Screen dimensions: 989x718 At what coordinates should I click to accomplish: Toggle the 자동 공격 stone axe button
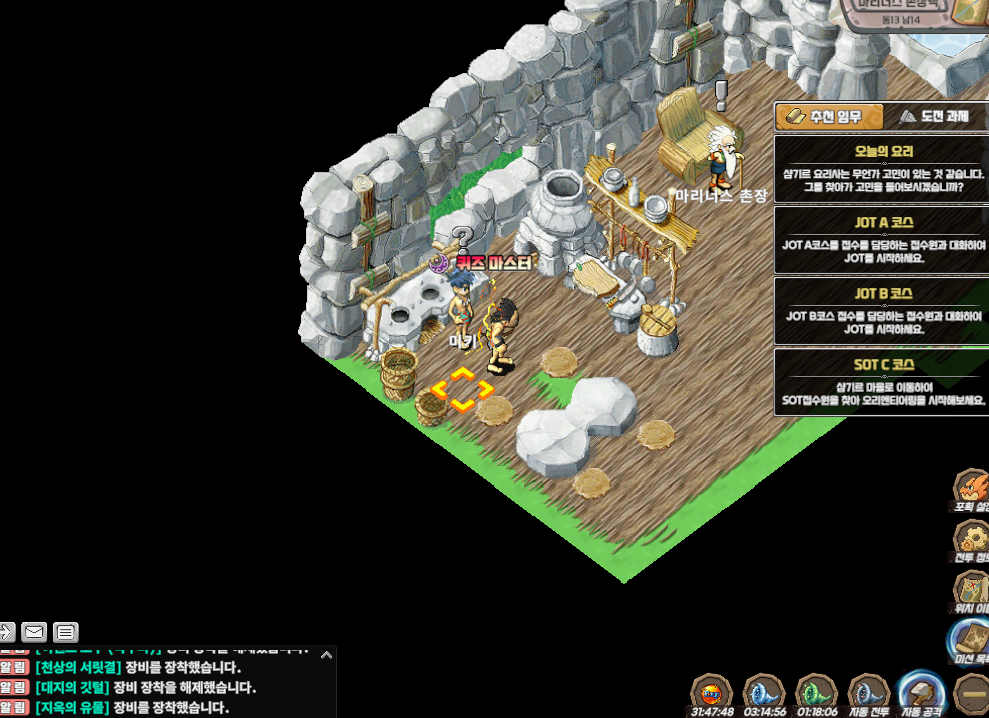coord(921,692)
